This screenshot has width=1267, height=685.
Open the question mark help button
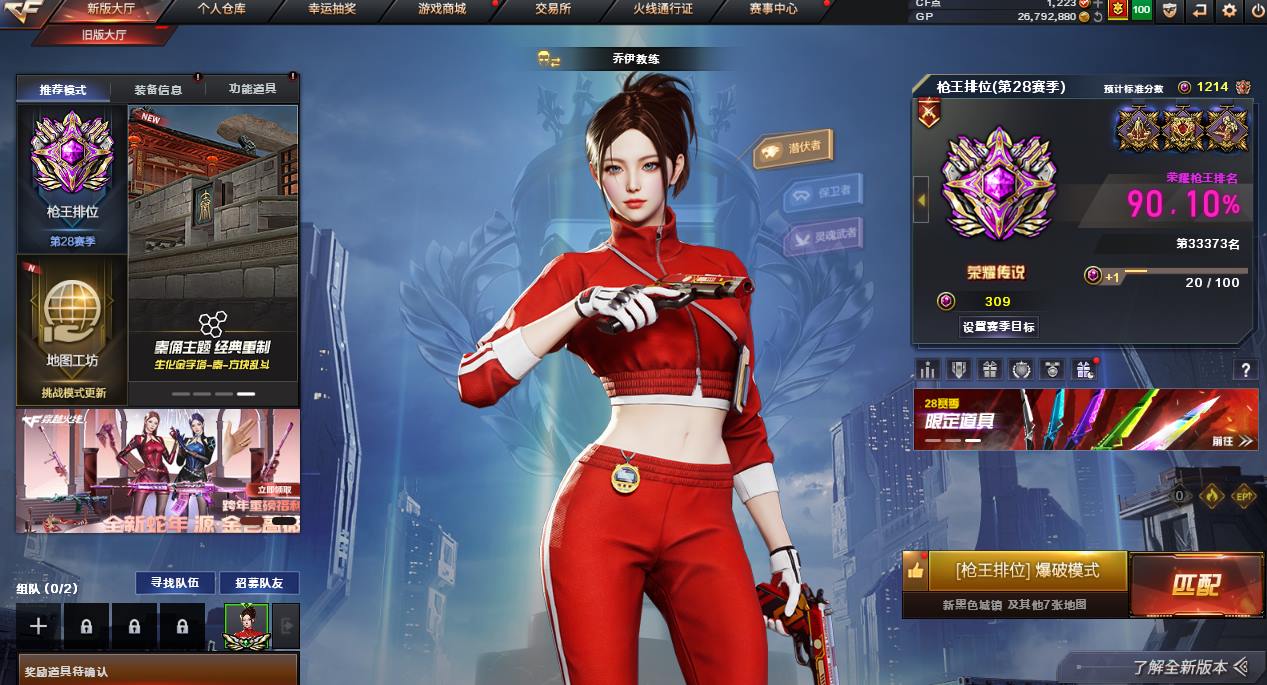[x=1245, y=370]
